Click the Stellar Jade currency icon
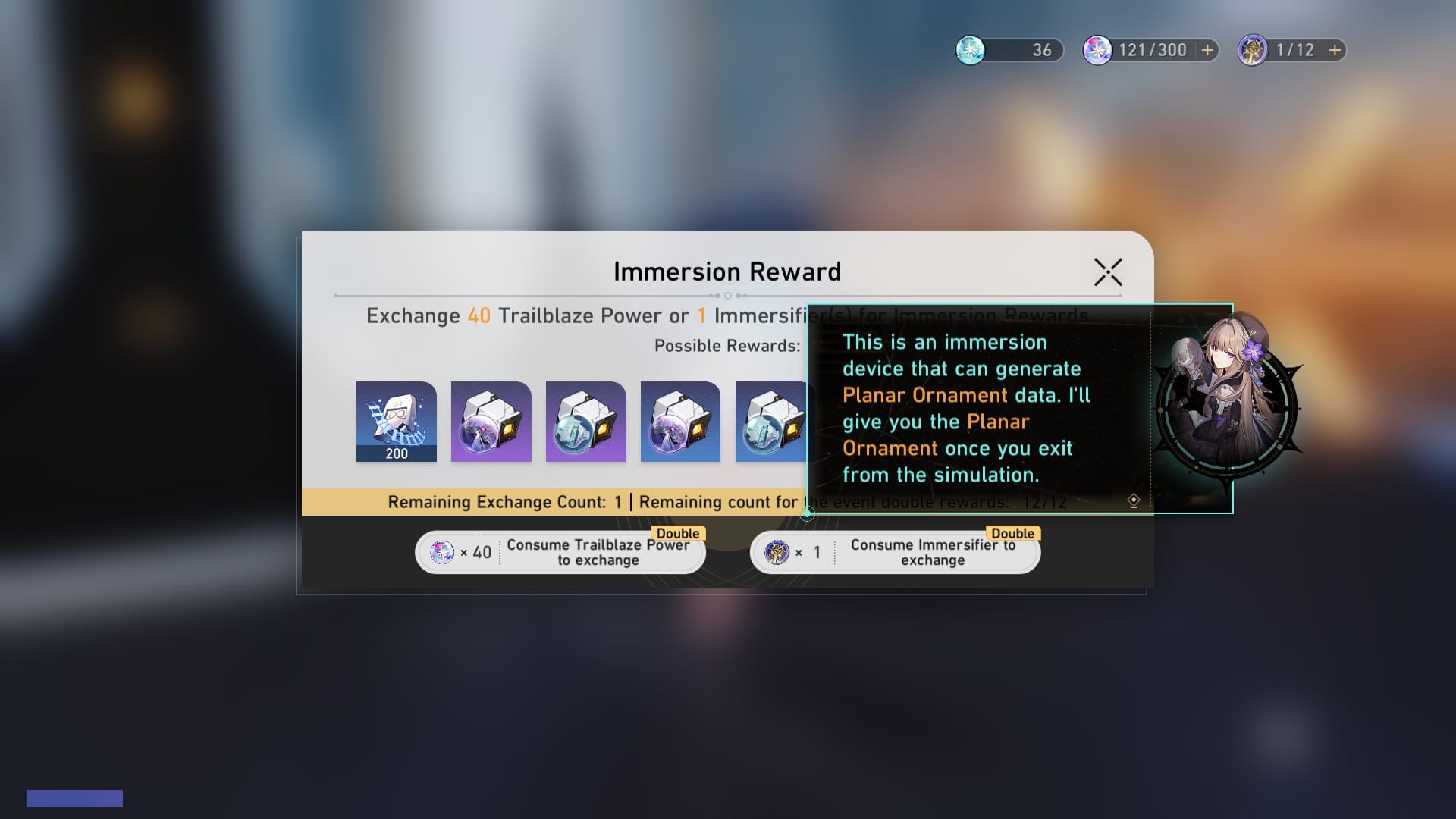 (971, 50)
